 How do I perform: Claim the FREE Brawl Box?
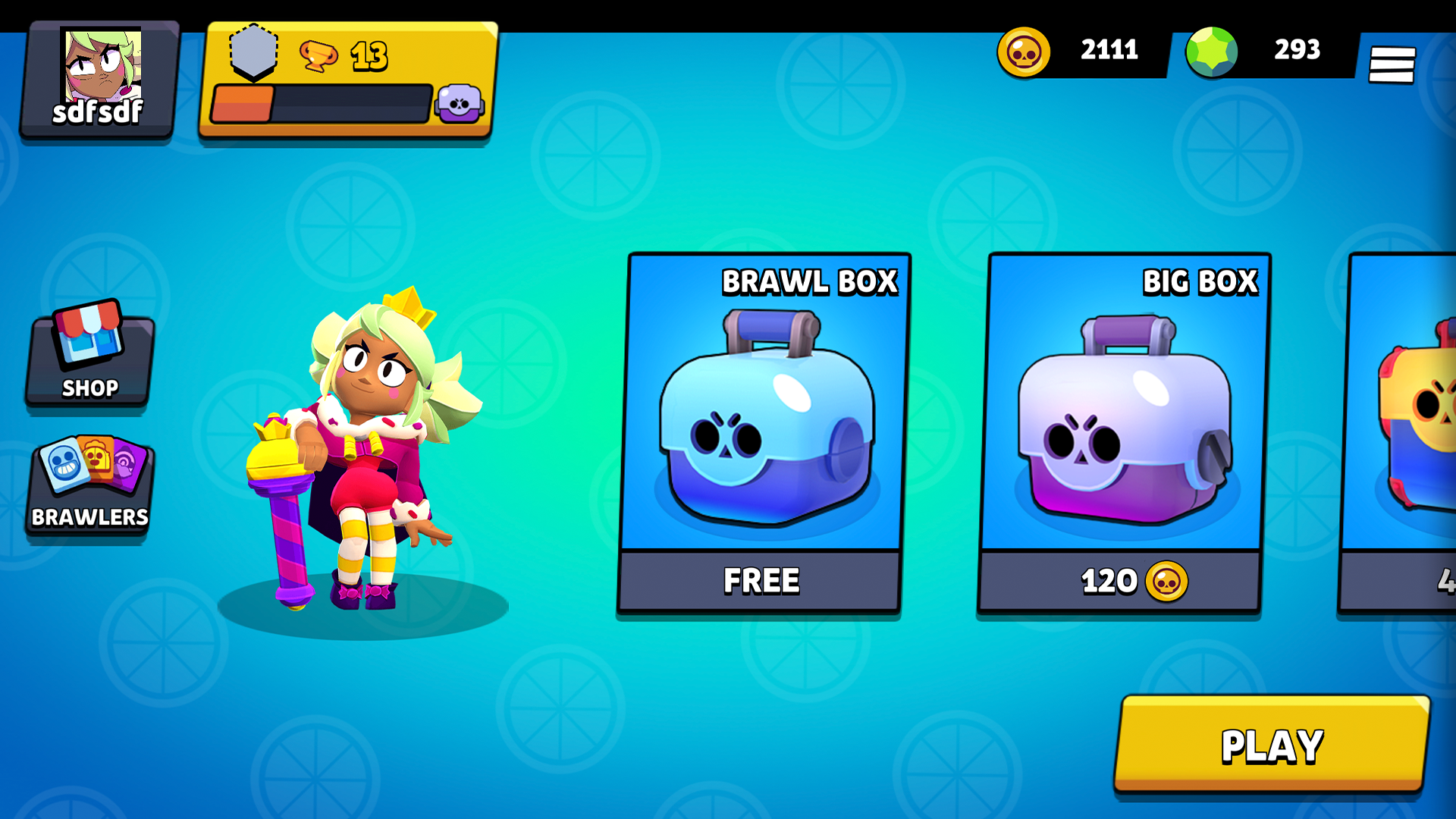point(761,581)
